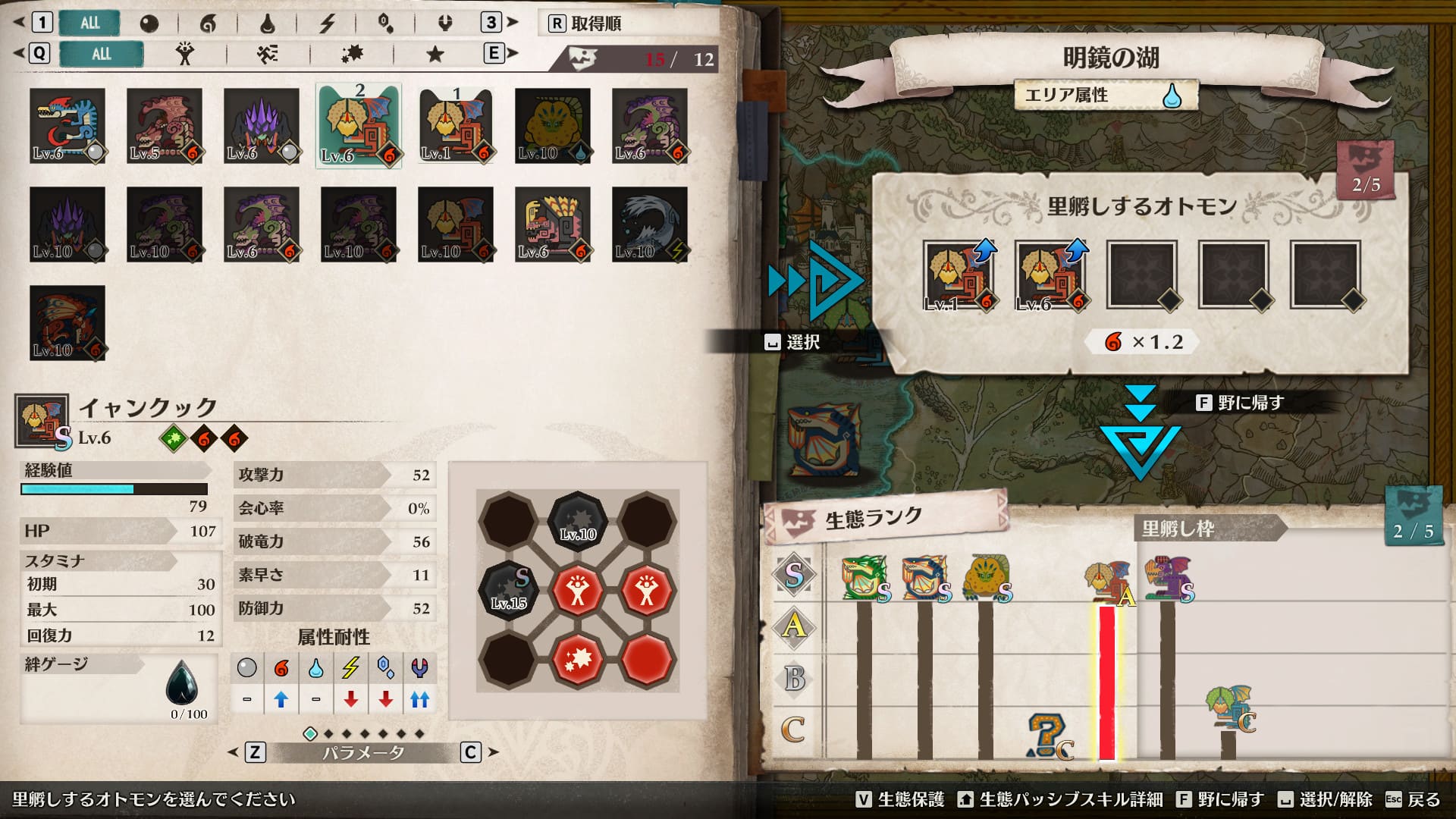The width and height of the screenshot is (1456, 819).
Task: Choose the yellow Lv.10 water monster tile
Action: click(553, 126)
